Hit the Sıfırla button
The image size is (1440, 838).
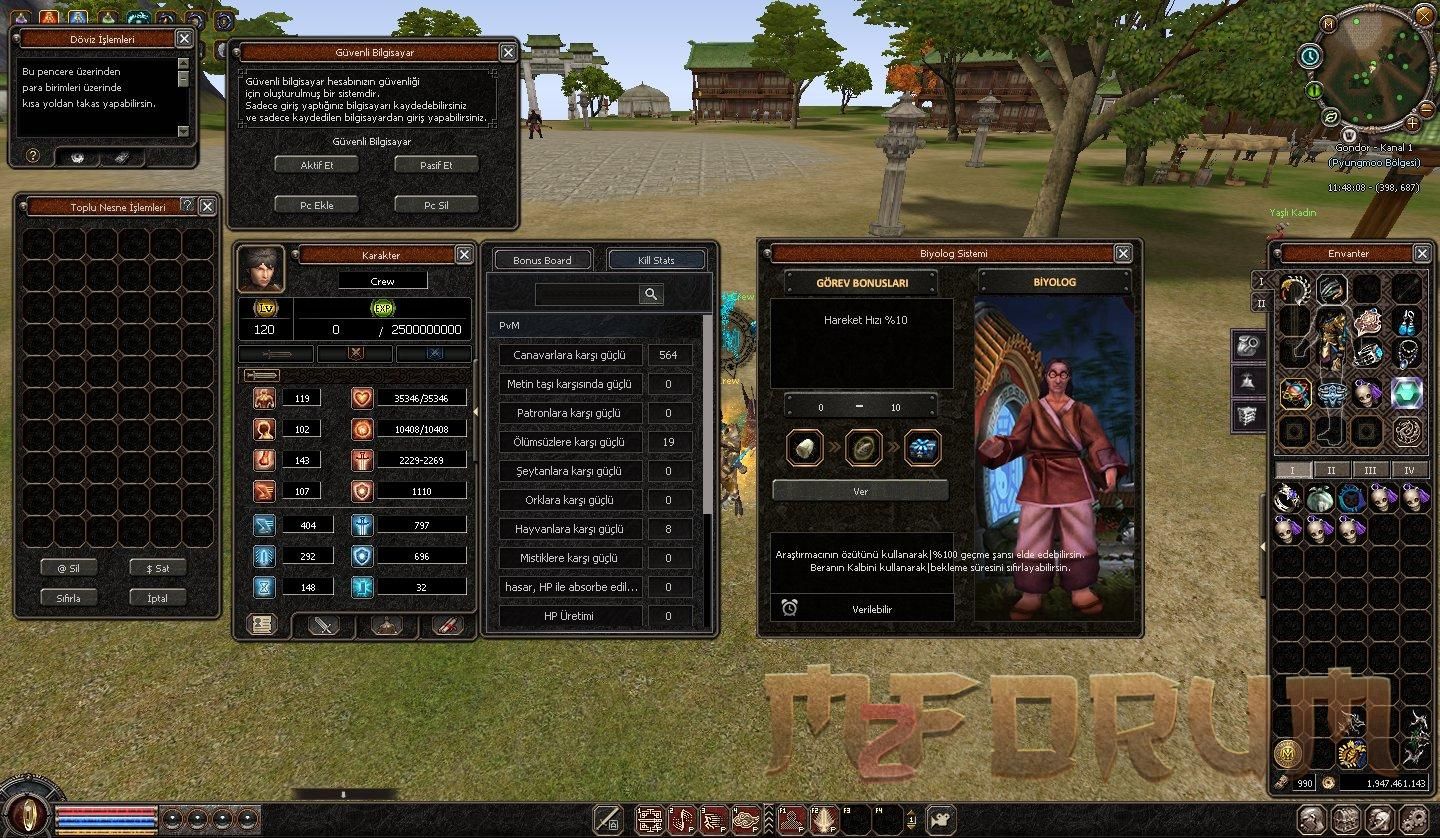(x=68, y=598)
